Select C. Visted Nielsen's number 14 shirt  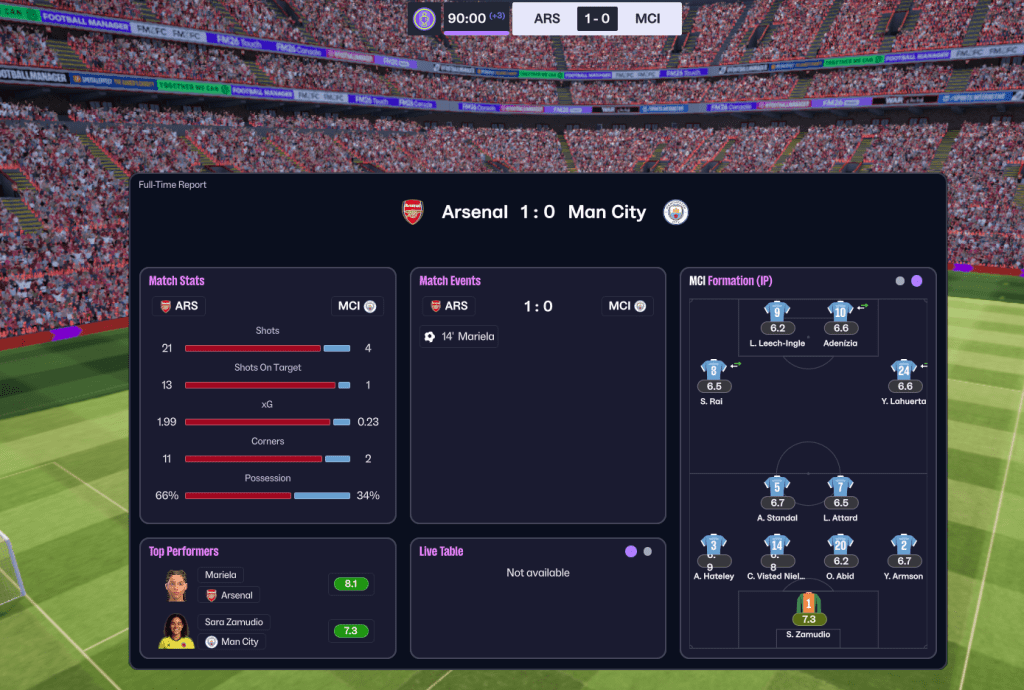pyautogui.click(x=777, y=545)
